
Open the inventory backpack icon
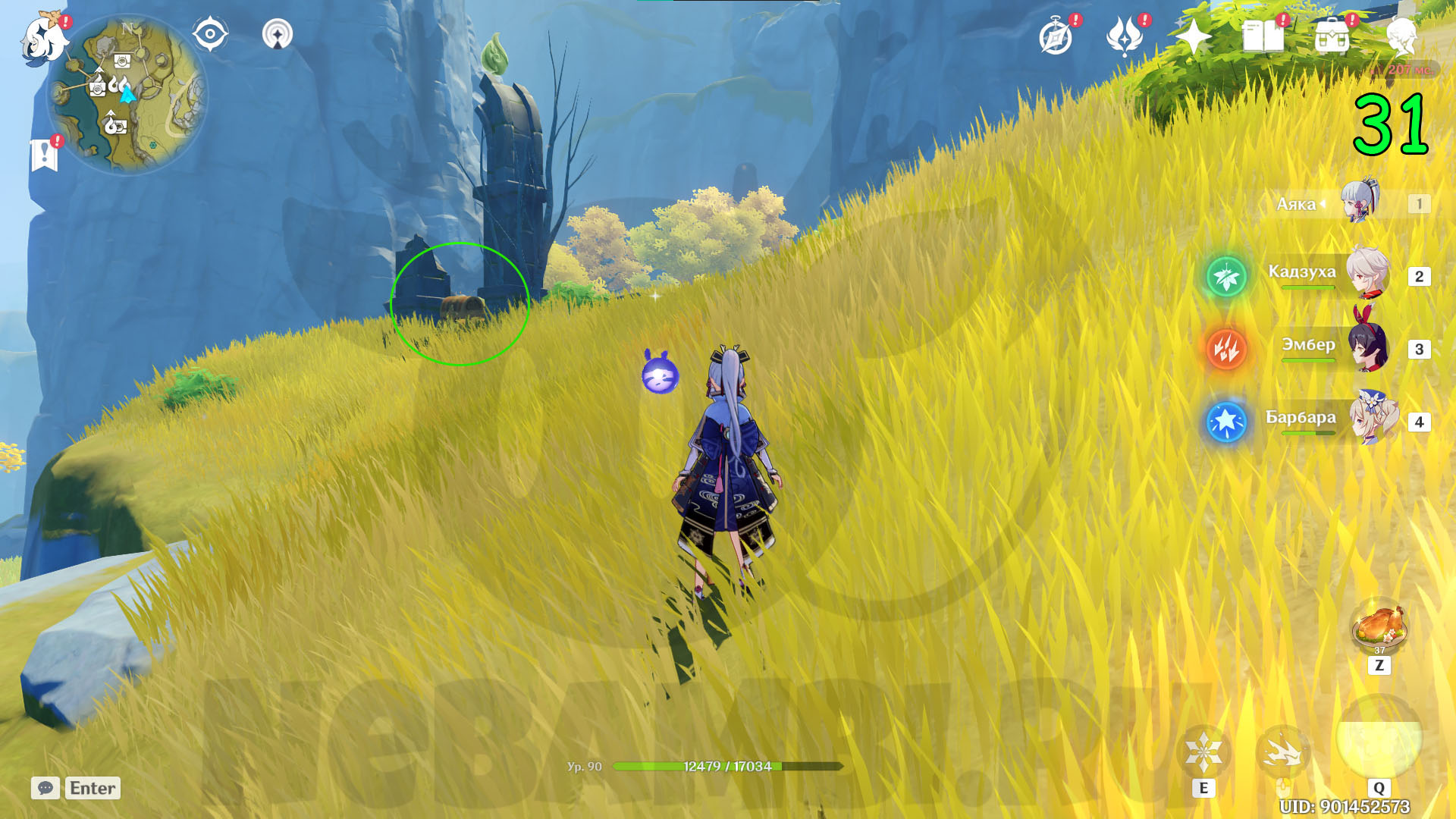pos(1332,37)
